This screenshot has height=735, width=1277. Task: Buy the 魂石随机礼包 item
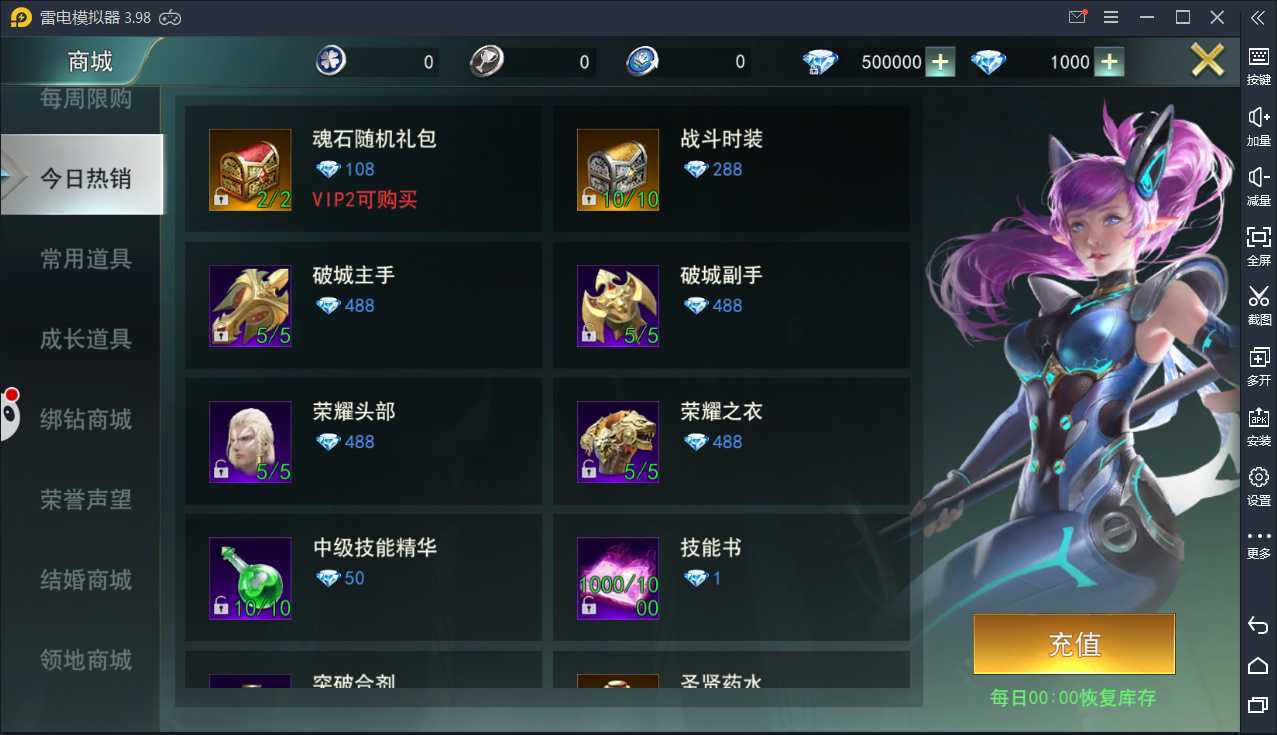(363, 169)
